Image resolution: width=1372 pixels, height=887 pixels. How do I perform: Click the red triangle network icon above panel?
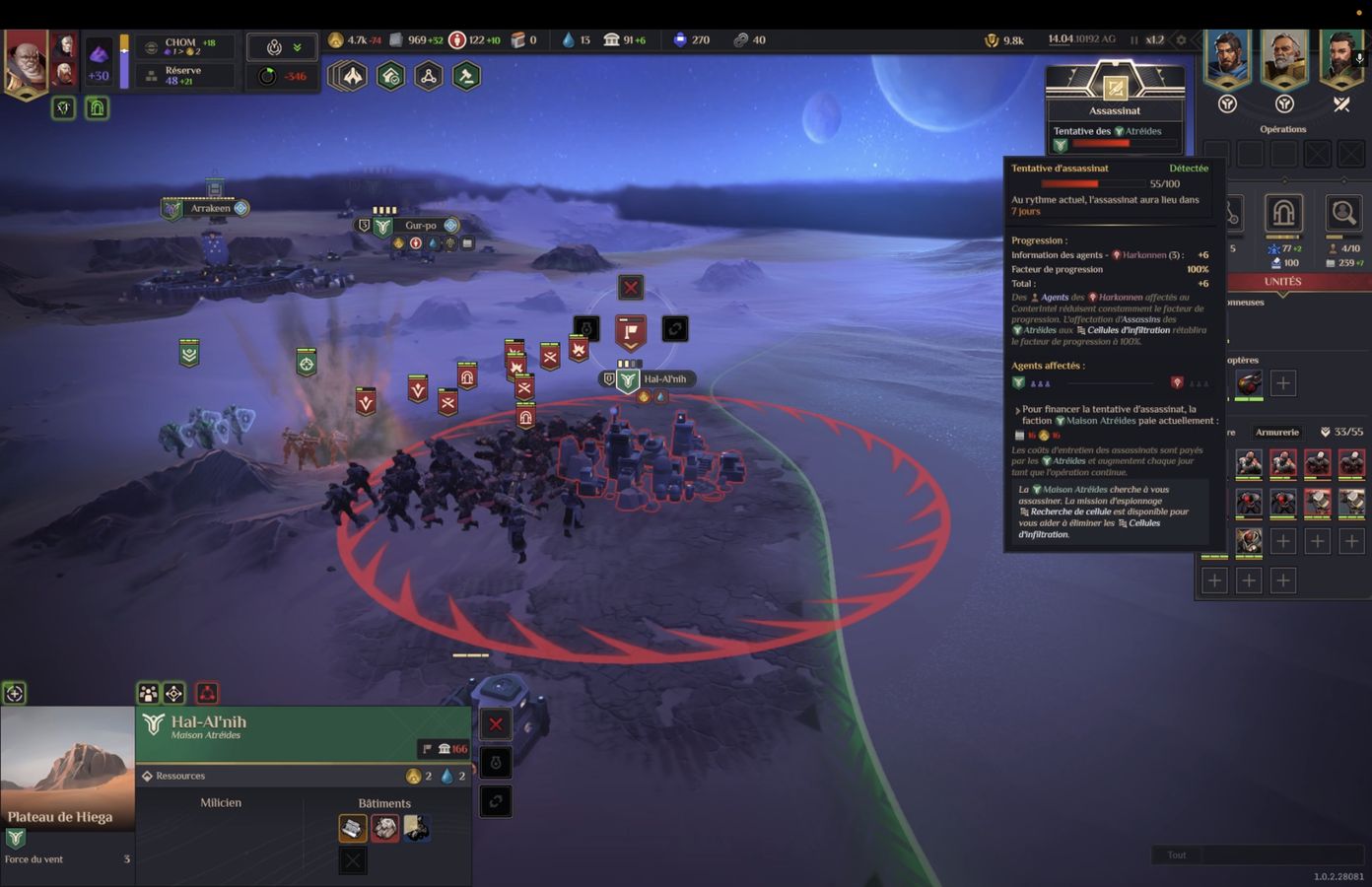(207, 694)
